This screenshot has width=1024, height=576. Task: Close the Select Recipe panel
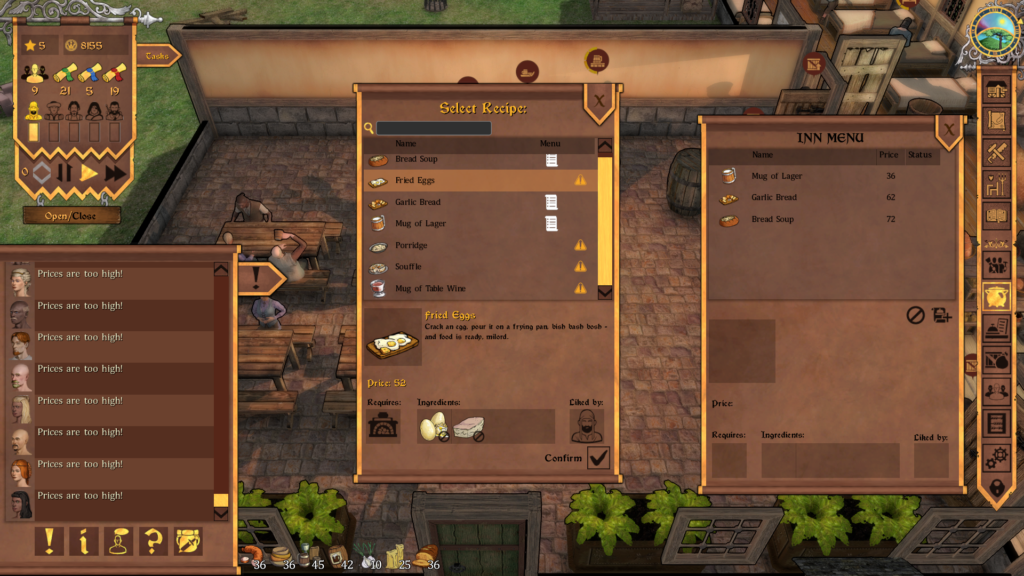click(x=599, y=100)
